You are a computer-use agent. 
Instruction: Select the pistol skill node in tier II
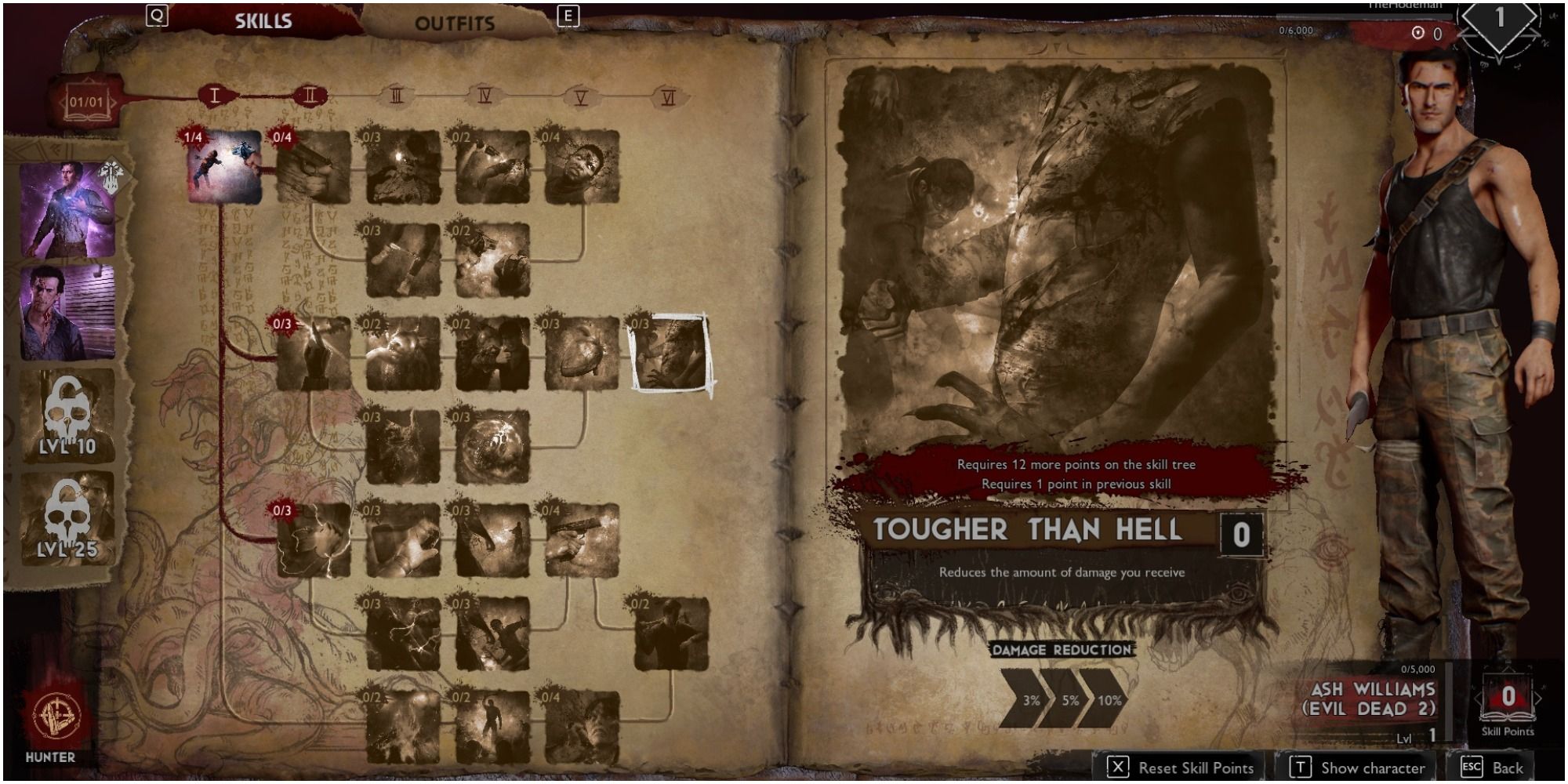tap(313, 166)
